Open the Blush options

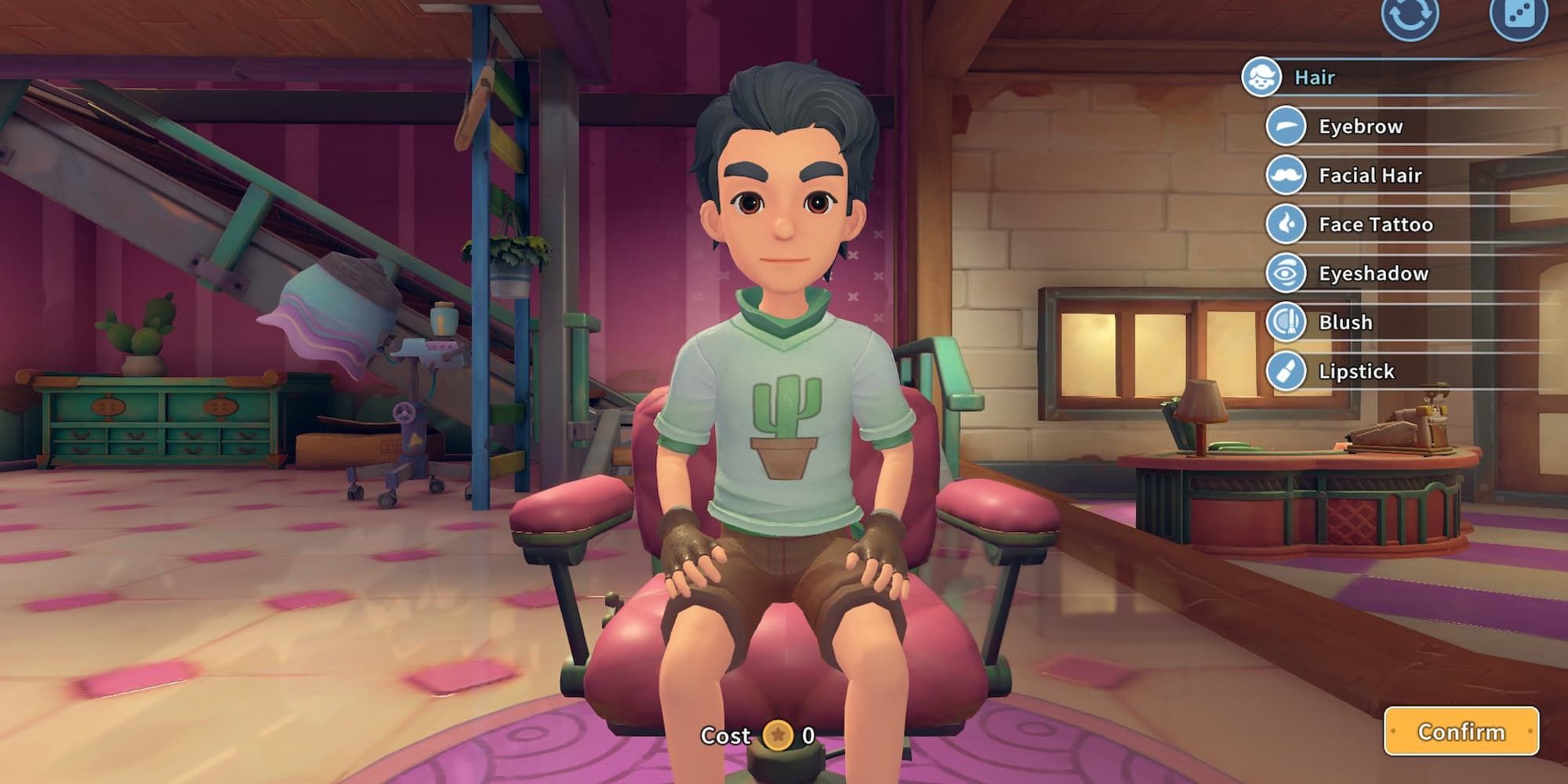1345,322
